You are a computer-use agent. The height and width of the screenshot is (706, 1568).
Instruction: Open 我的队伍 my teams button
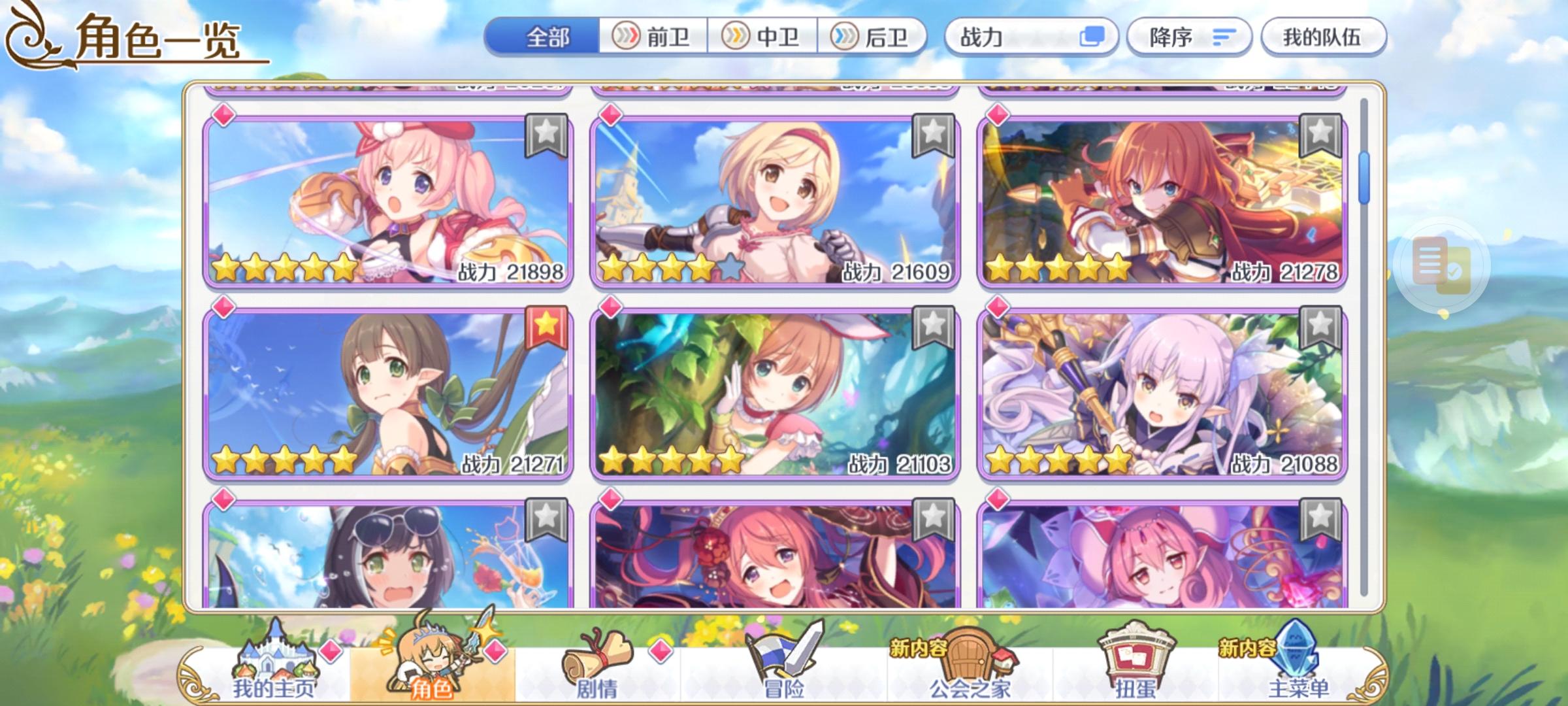[x=1324, y=37]
